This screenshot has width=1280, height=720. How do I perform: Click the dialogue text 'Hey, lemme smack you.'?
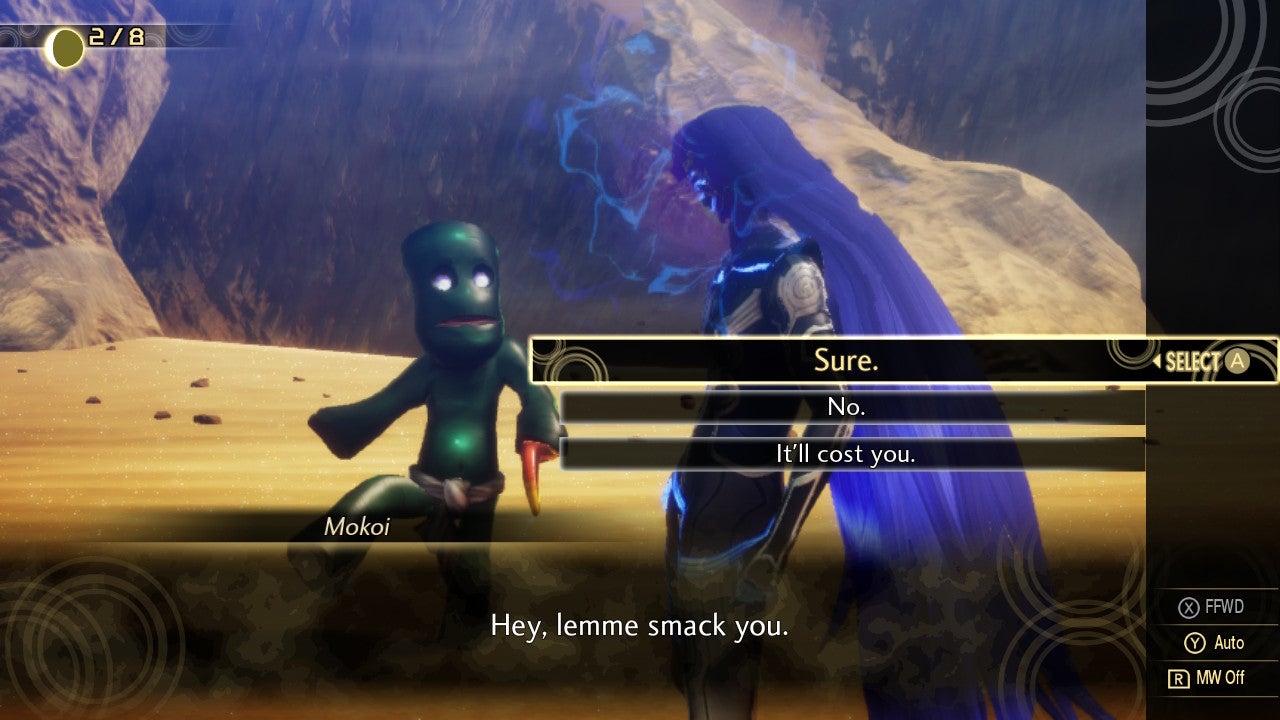638,626
